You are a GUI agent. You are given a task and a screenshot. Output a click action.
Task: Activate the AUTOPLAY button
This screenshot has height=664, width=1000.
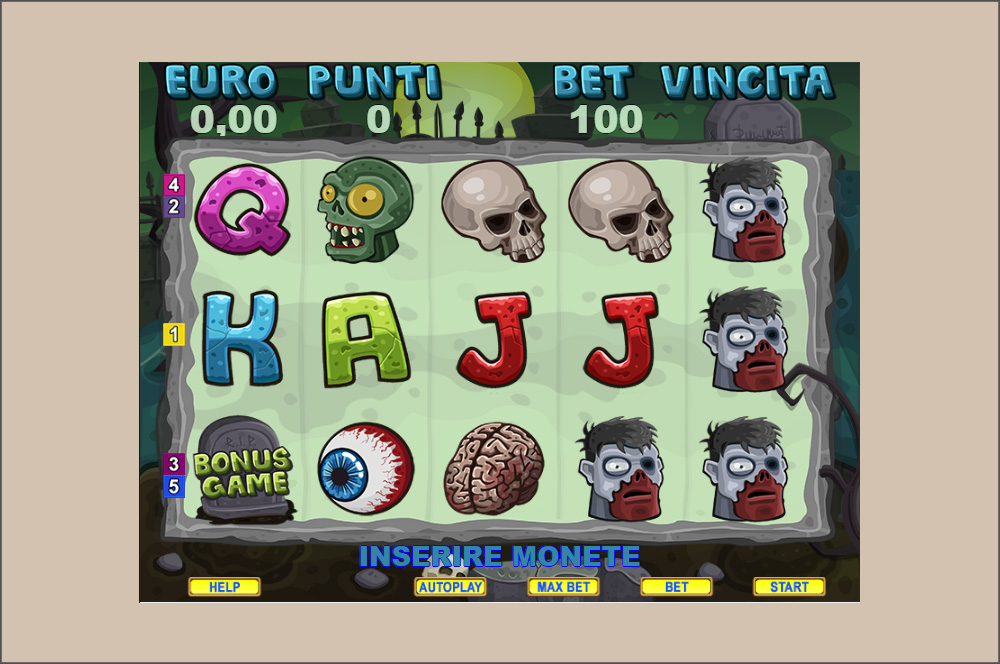click(450, 587)
